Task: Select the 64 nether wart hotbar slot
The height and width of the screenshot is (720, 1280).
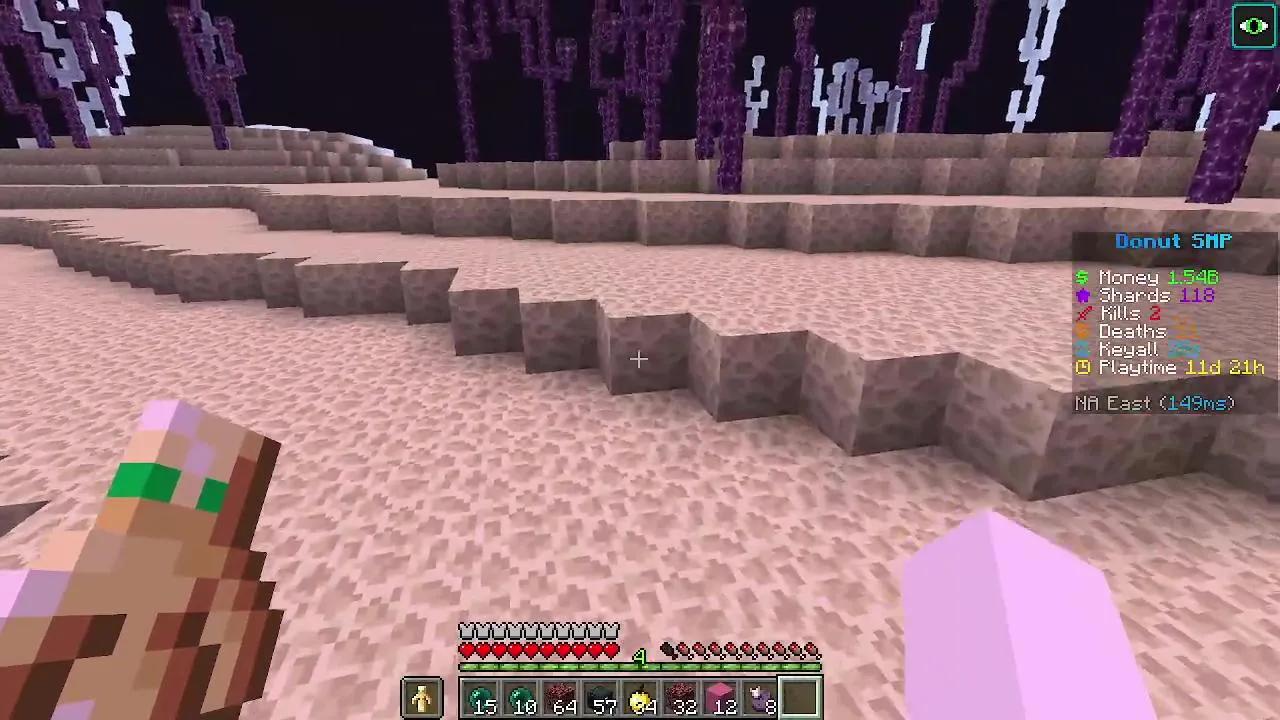Action: pyautogui.click(x=563, y=697)
